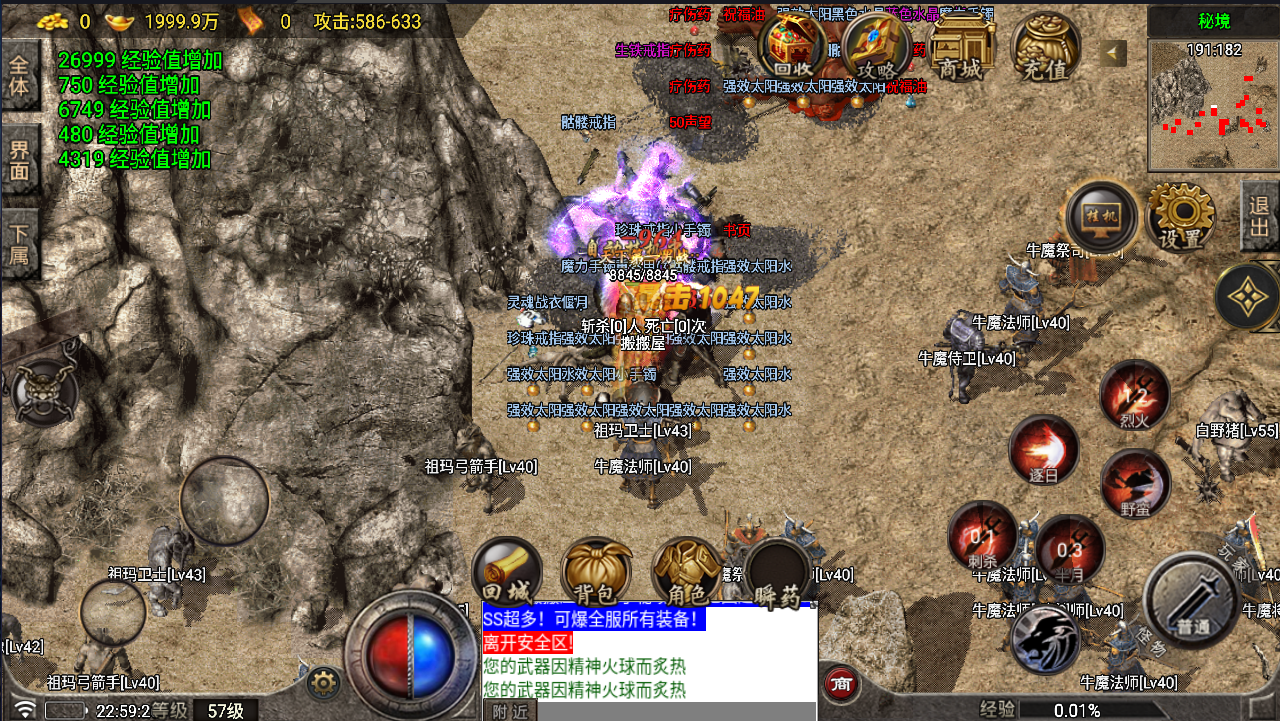Viewport: 1280px width, 721px height.
Task: Open the 回收 recycle panel icon
Action: point(789,45)
